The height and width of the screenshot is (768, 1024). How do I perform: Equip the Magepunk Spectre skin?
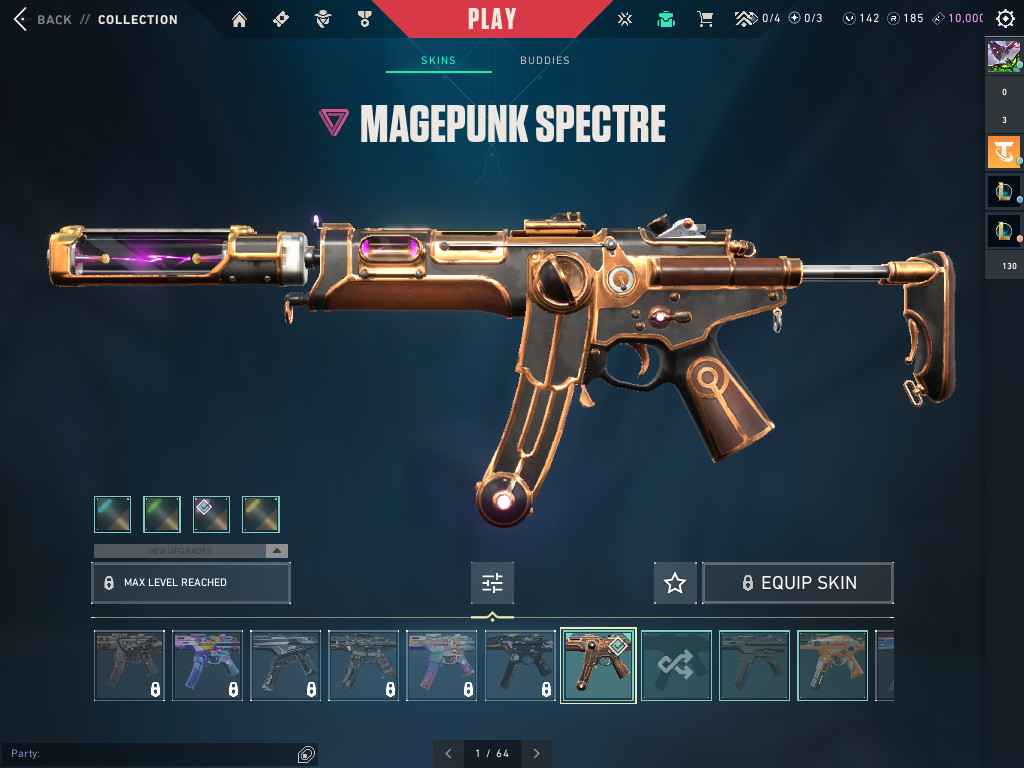(x=798, y=583)
